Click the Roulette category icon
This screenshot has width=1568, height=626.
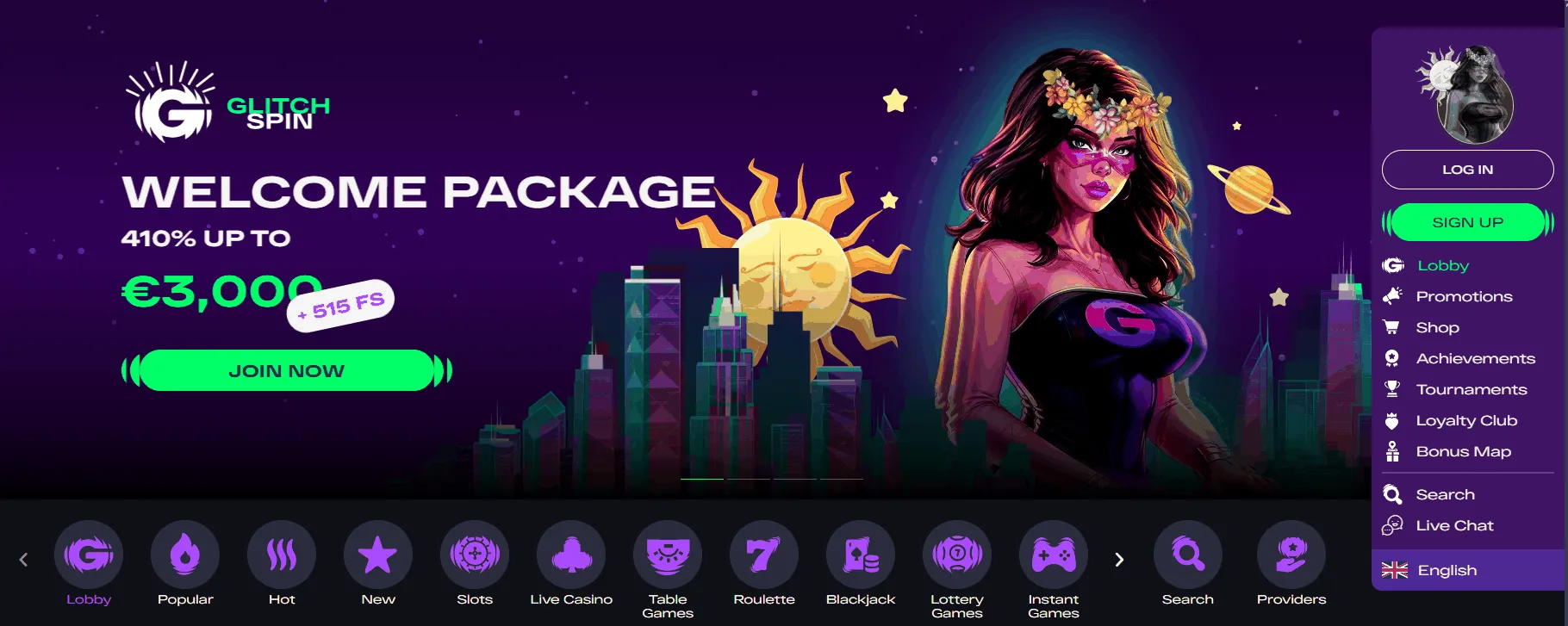point(763,555)
